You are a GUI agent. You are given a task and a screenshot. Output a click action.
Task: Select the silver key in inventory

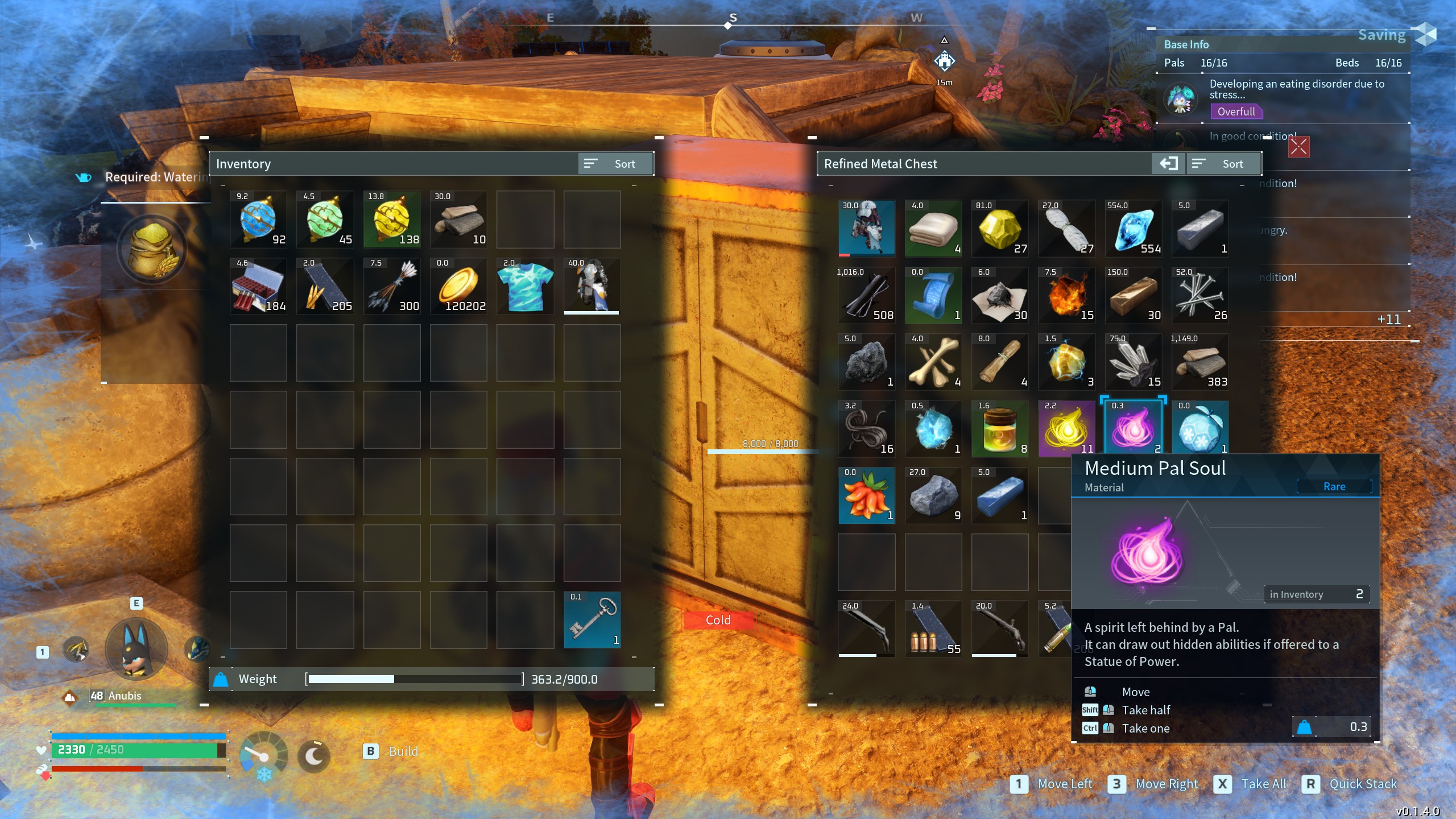(592, 620)
